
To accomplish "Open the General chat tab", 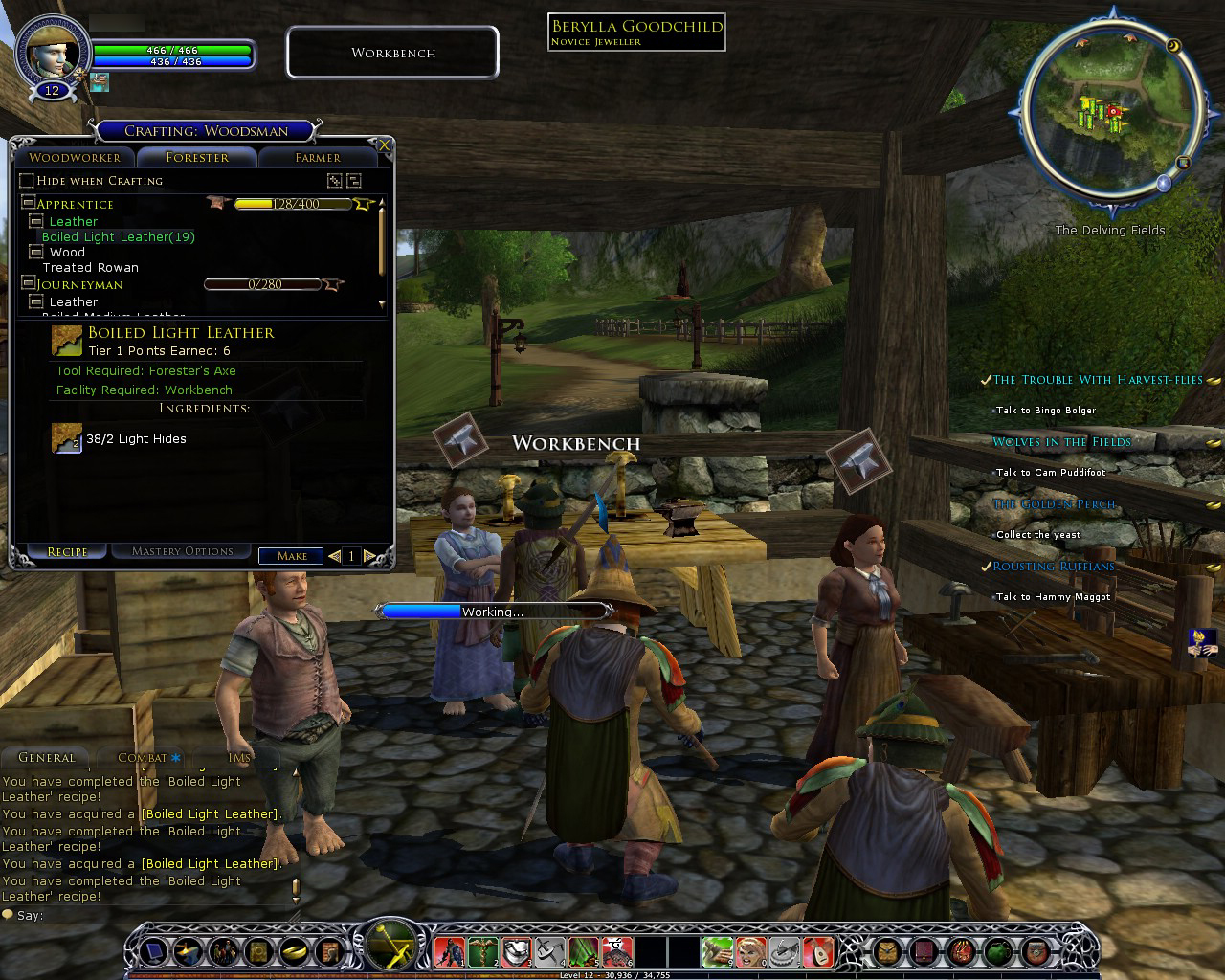I will coord(46,757).
